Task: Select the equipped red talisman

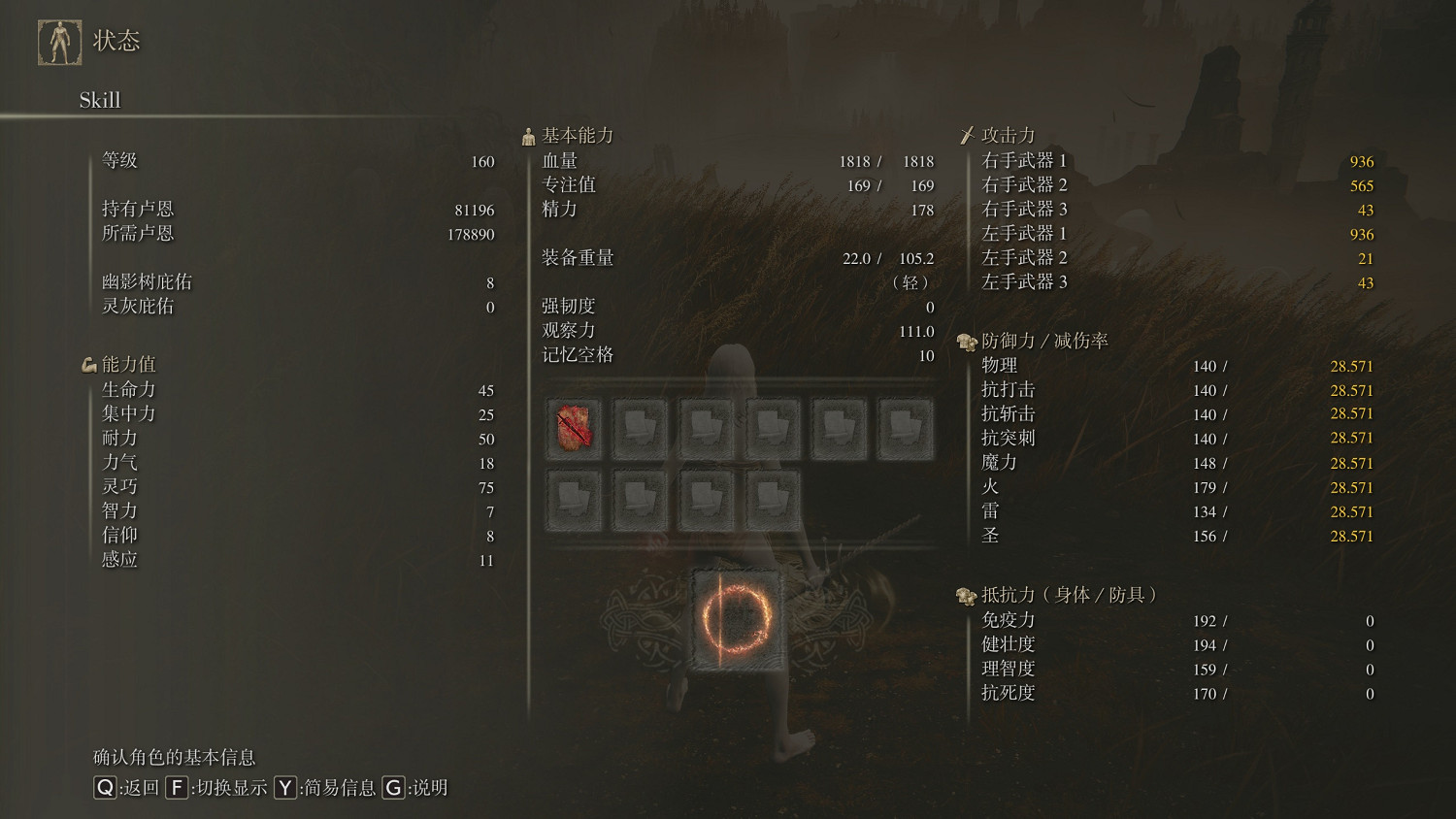Action: (x=574, y=427)
